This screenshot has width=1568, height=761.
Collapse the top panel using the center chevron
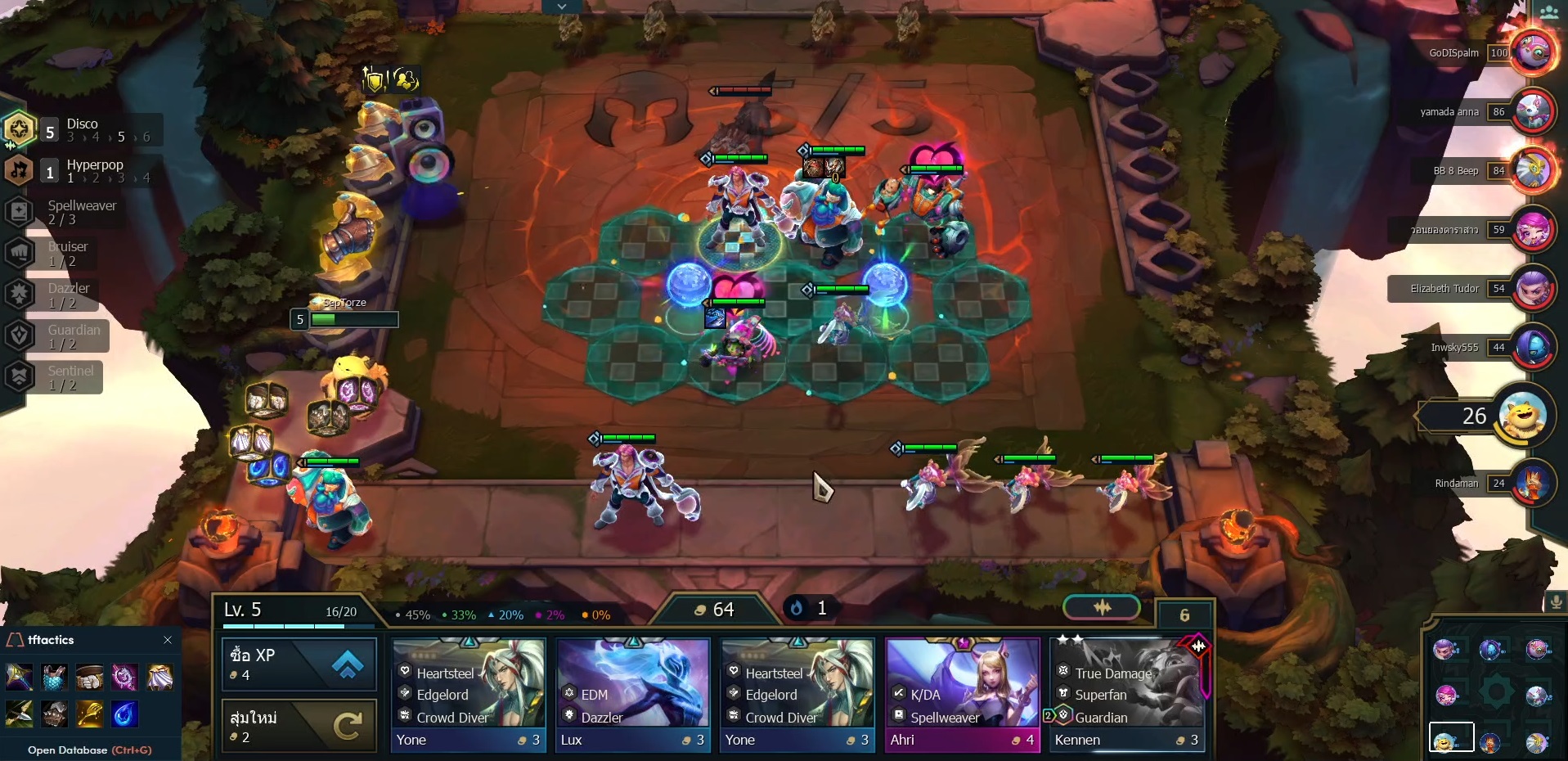pos(562,7)
